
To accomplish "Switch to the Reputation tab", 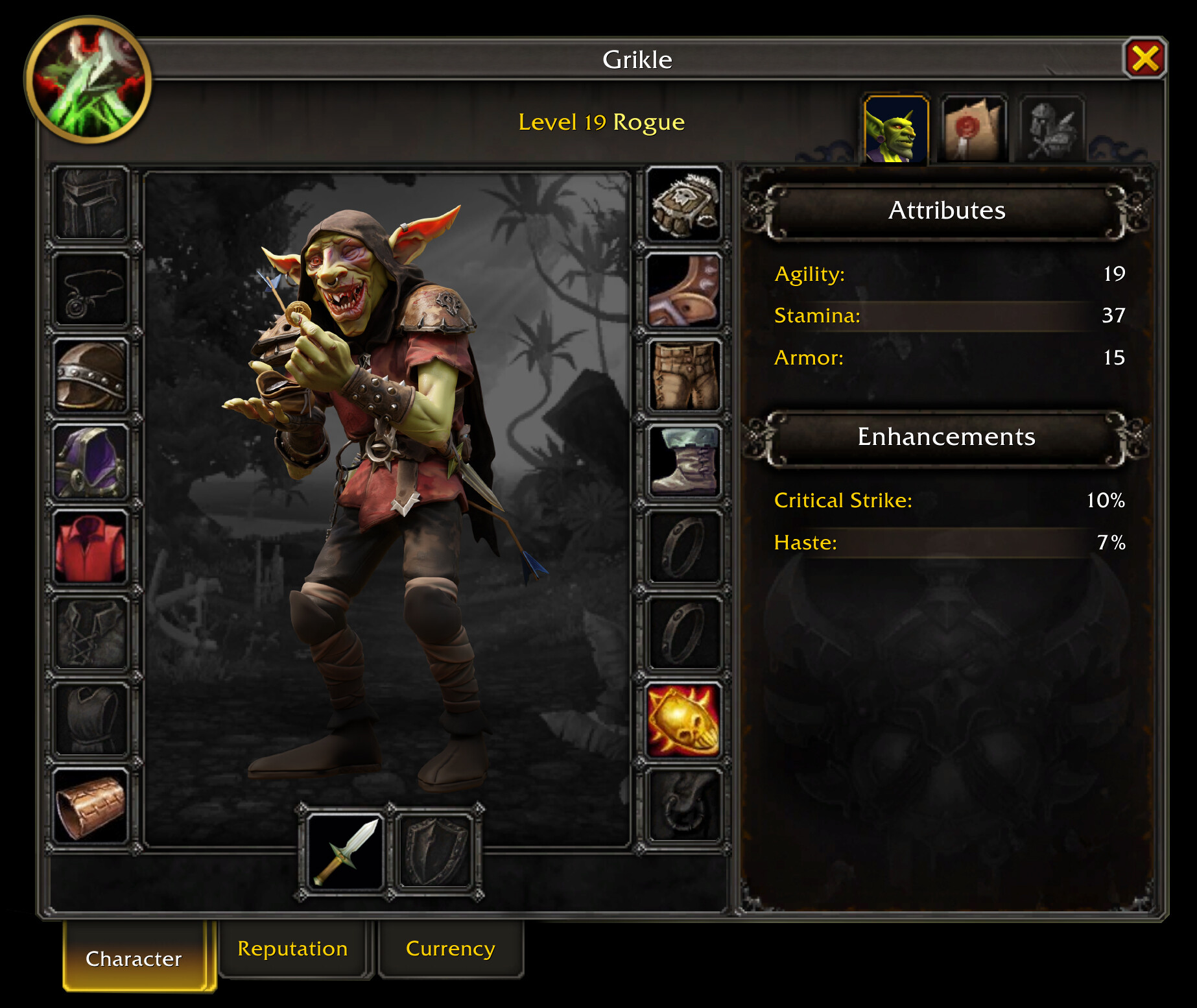I will [292, 948].
